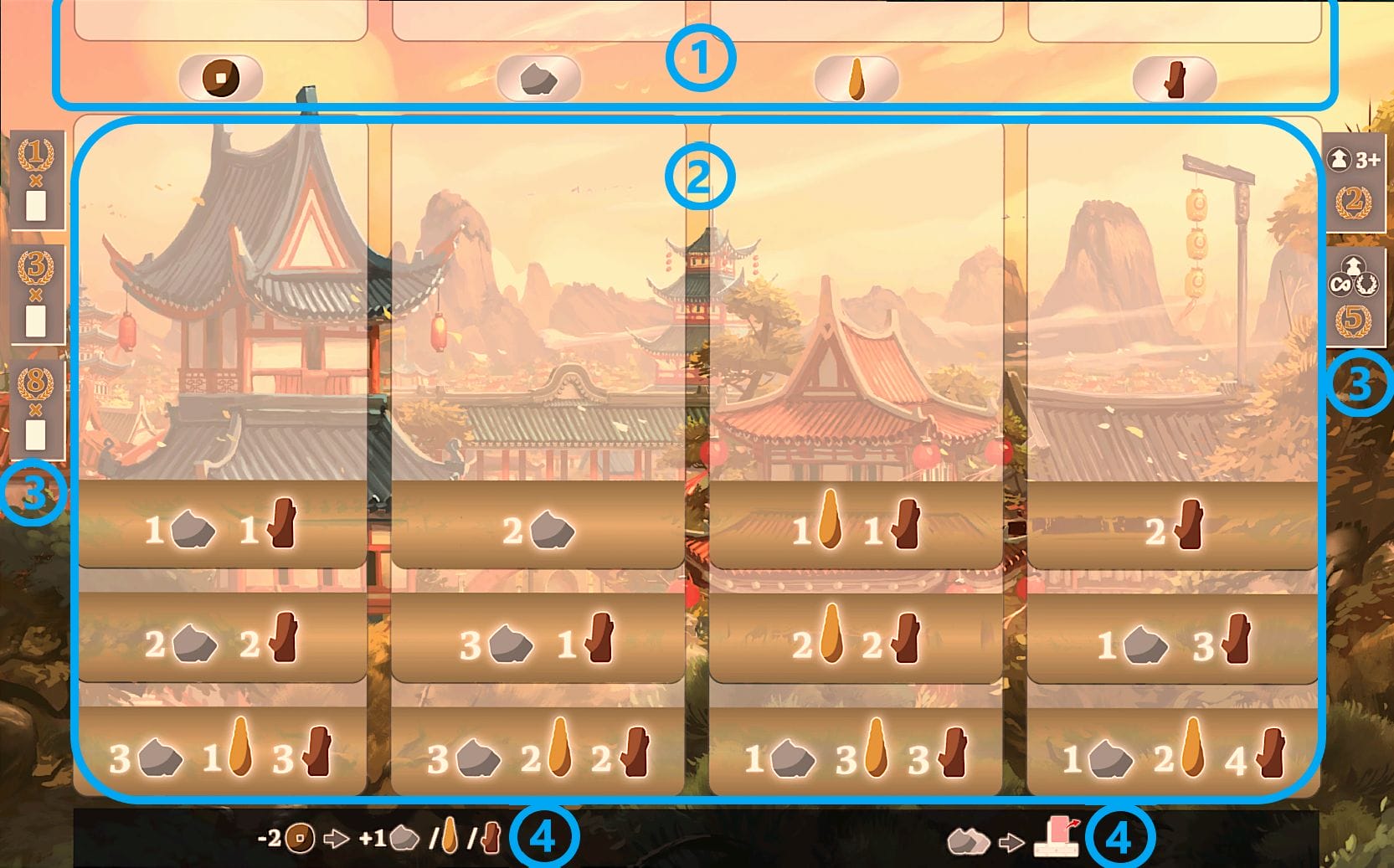Select the coin resource pill
This screenshot has height=868, width=1394.
click(221, 79)
